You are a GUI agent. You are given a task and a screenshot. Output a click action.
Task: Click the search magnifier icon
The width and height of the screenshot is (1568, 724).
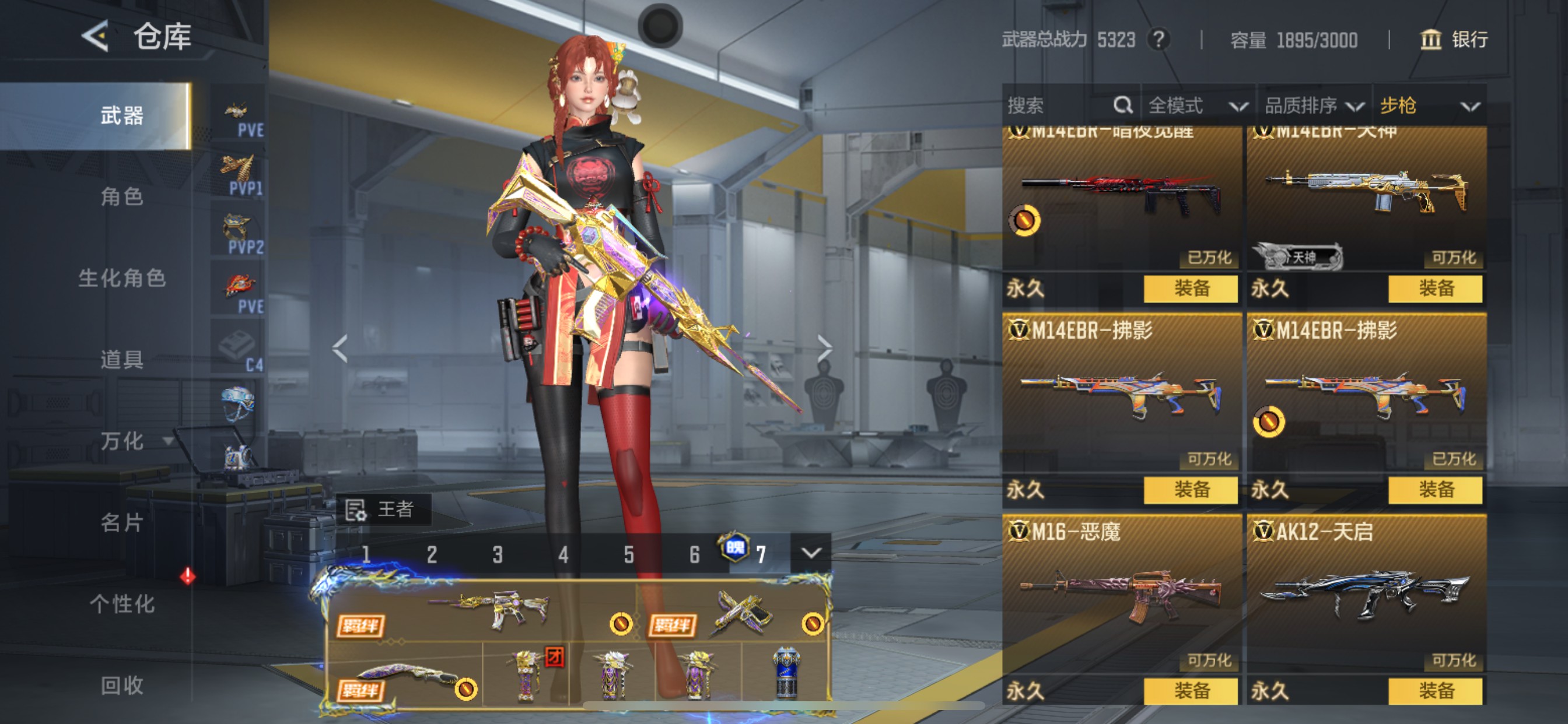(x=1123, y=106)
